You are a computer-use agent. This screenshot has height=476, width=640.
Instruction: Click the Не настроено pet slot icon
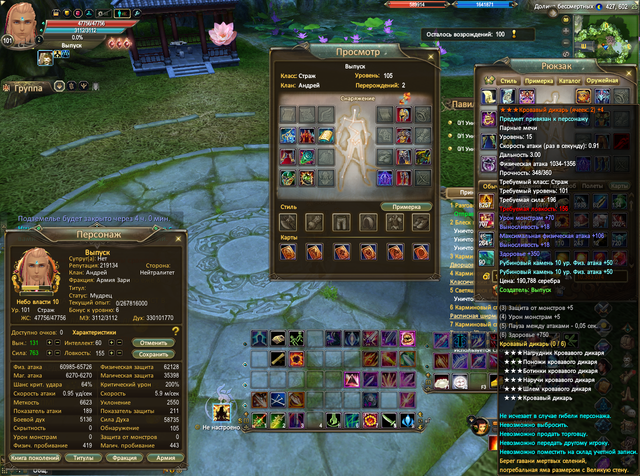coord(220,411)
